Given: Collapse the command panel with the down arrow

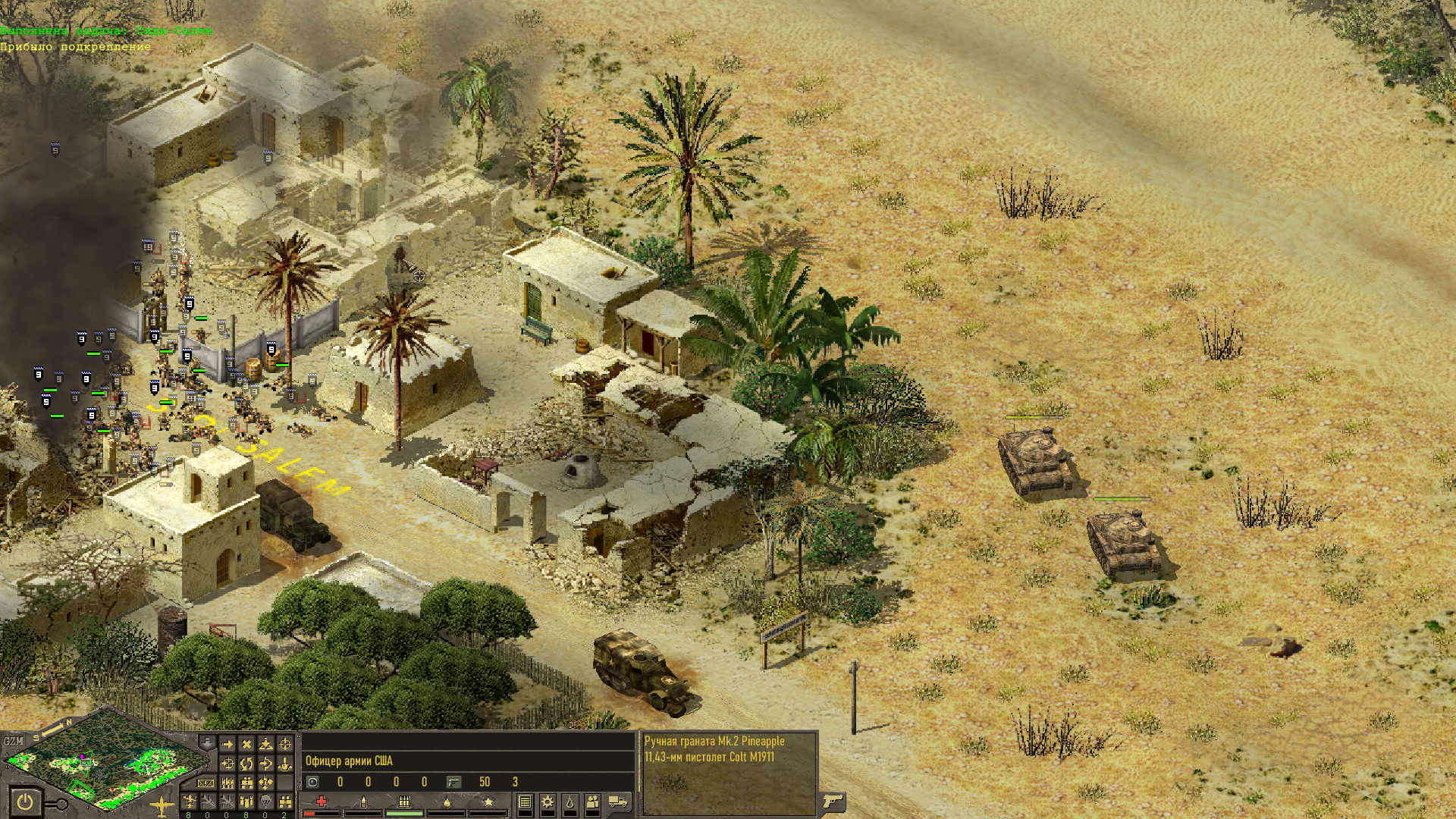Looking at the screenshot, I should (206, 742).
